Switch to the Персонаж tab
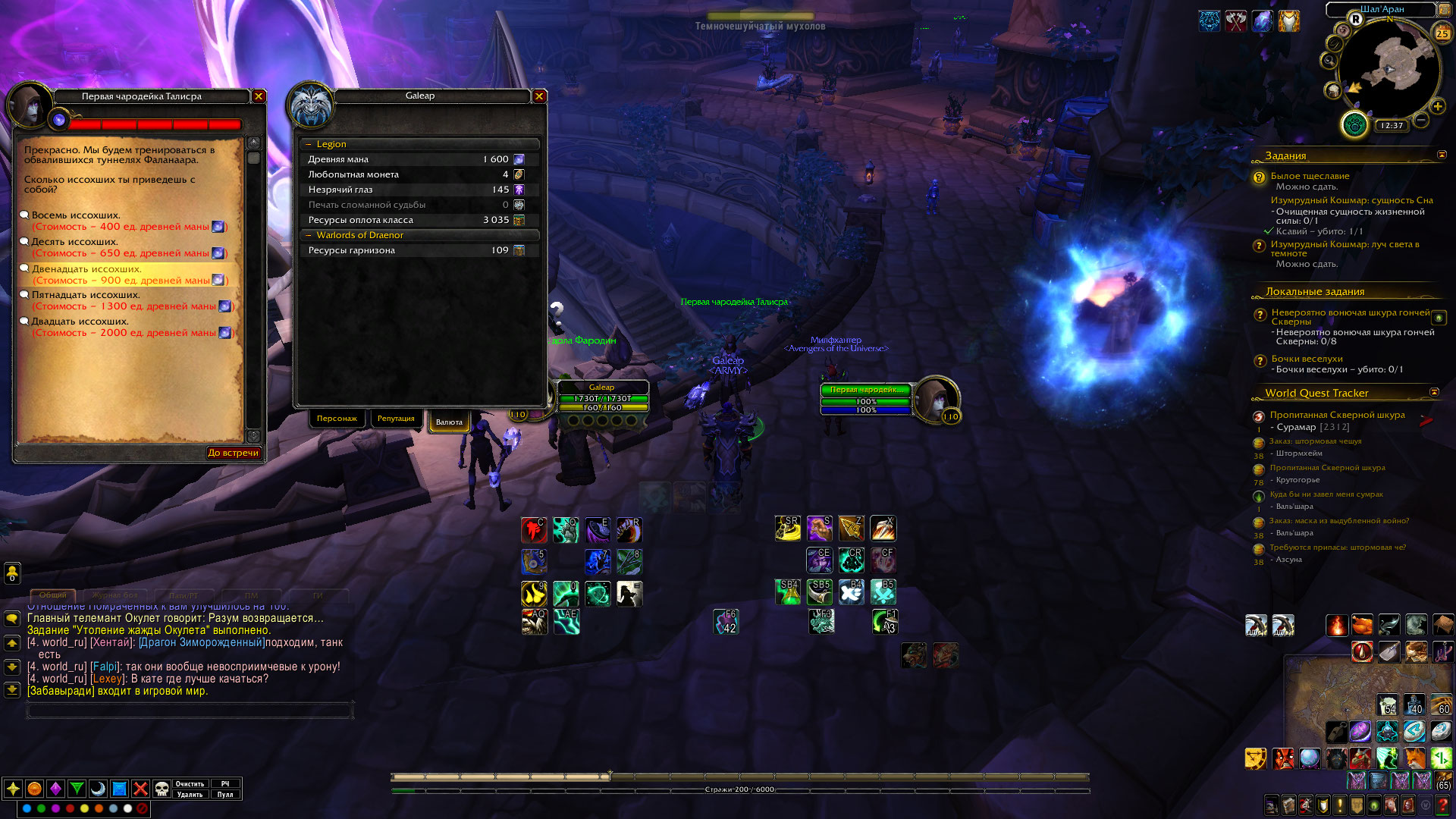The height and width of the screenshot is (819, 1456). 337,419
